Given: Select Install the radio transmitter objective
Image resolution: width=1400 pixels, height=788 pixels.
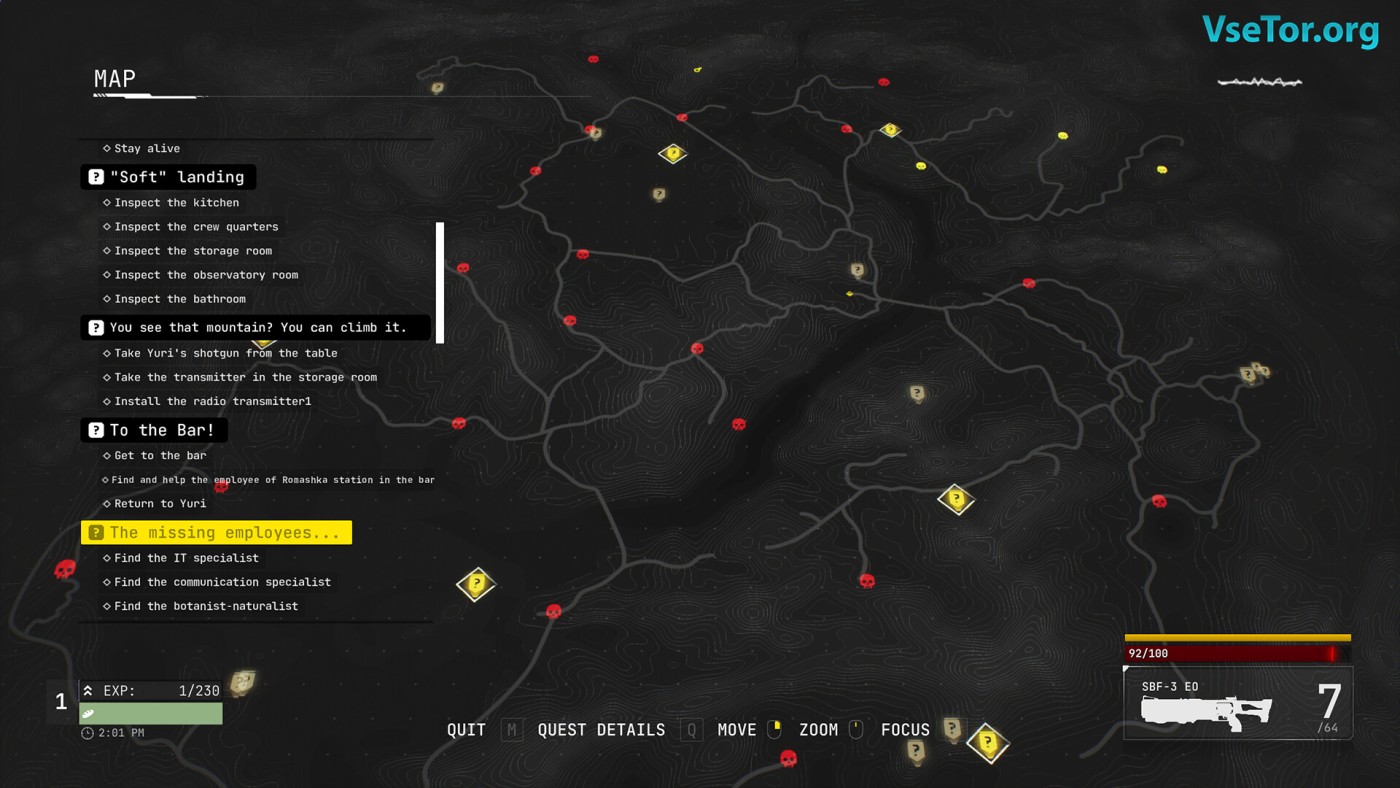Looking at the screenshot, I should (213, 401).
